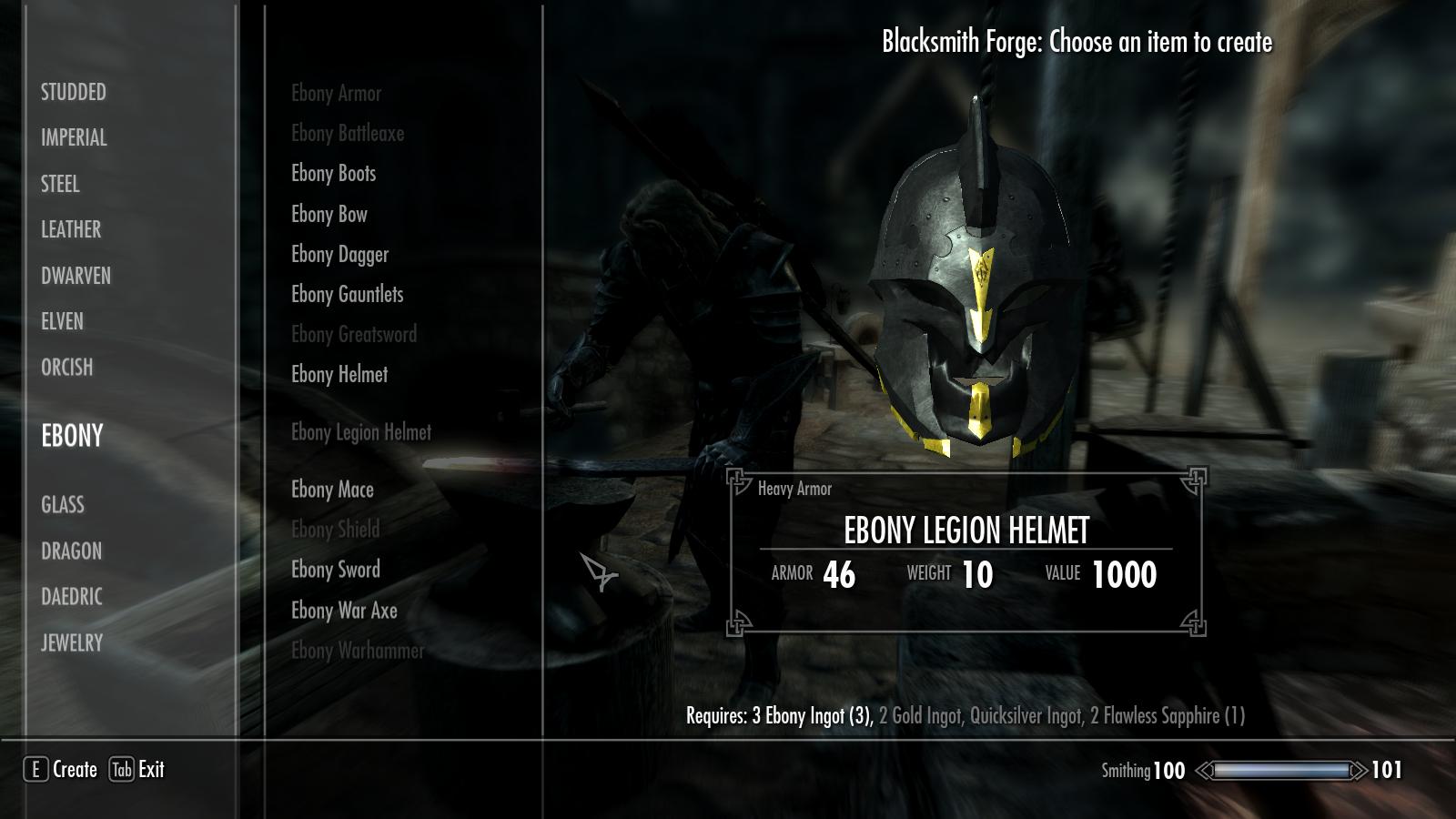Switch to the Imperial category
The width and height of the screenshot is (1456, 819).
click(x=74, y=137)
